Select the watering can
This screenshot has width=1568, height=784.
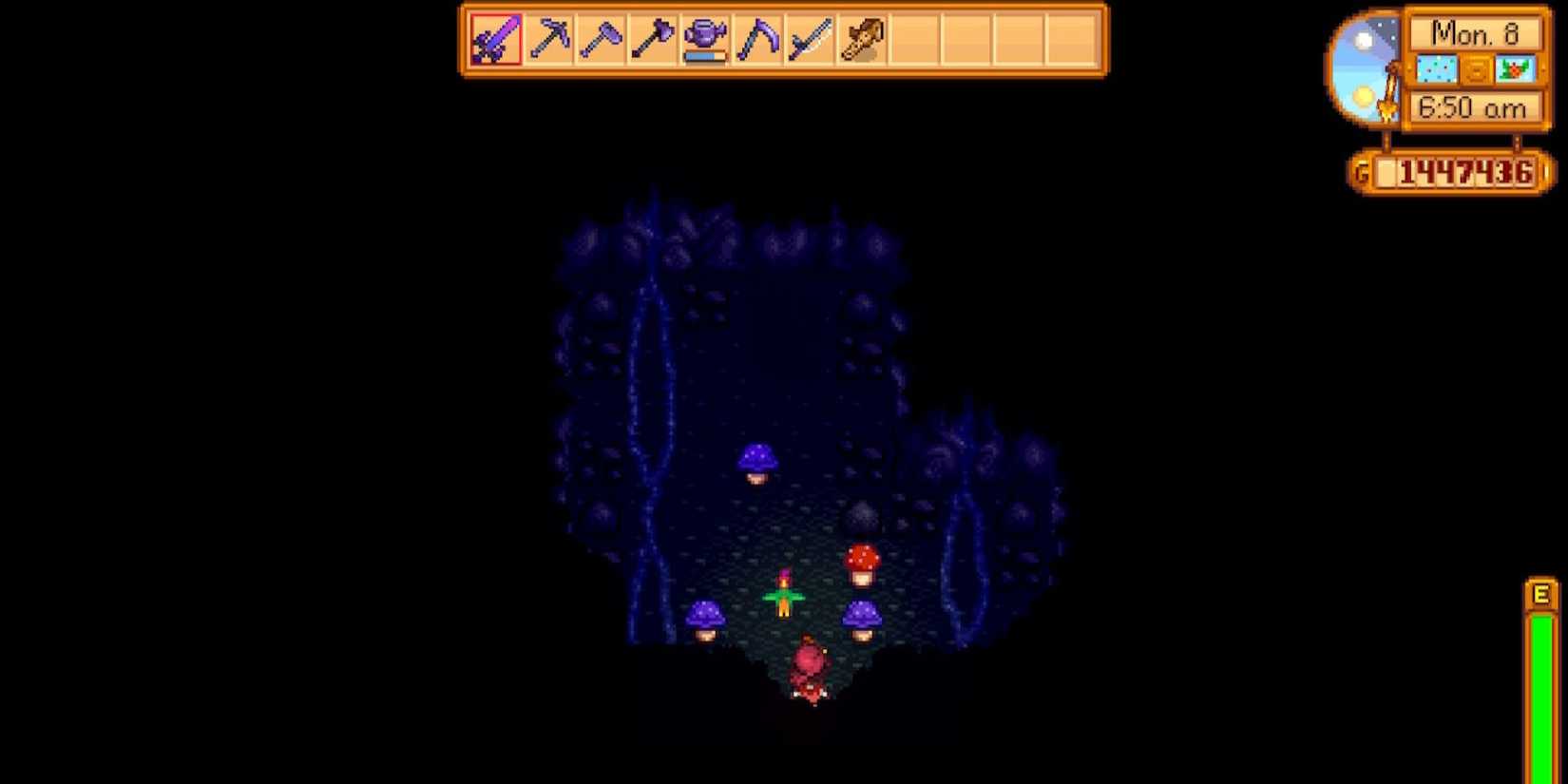click(707, 38)
